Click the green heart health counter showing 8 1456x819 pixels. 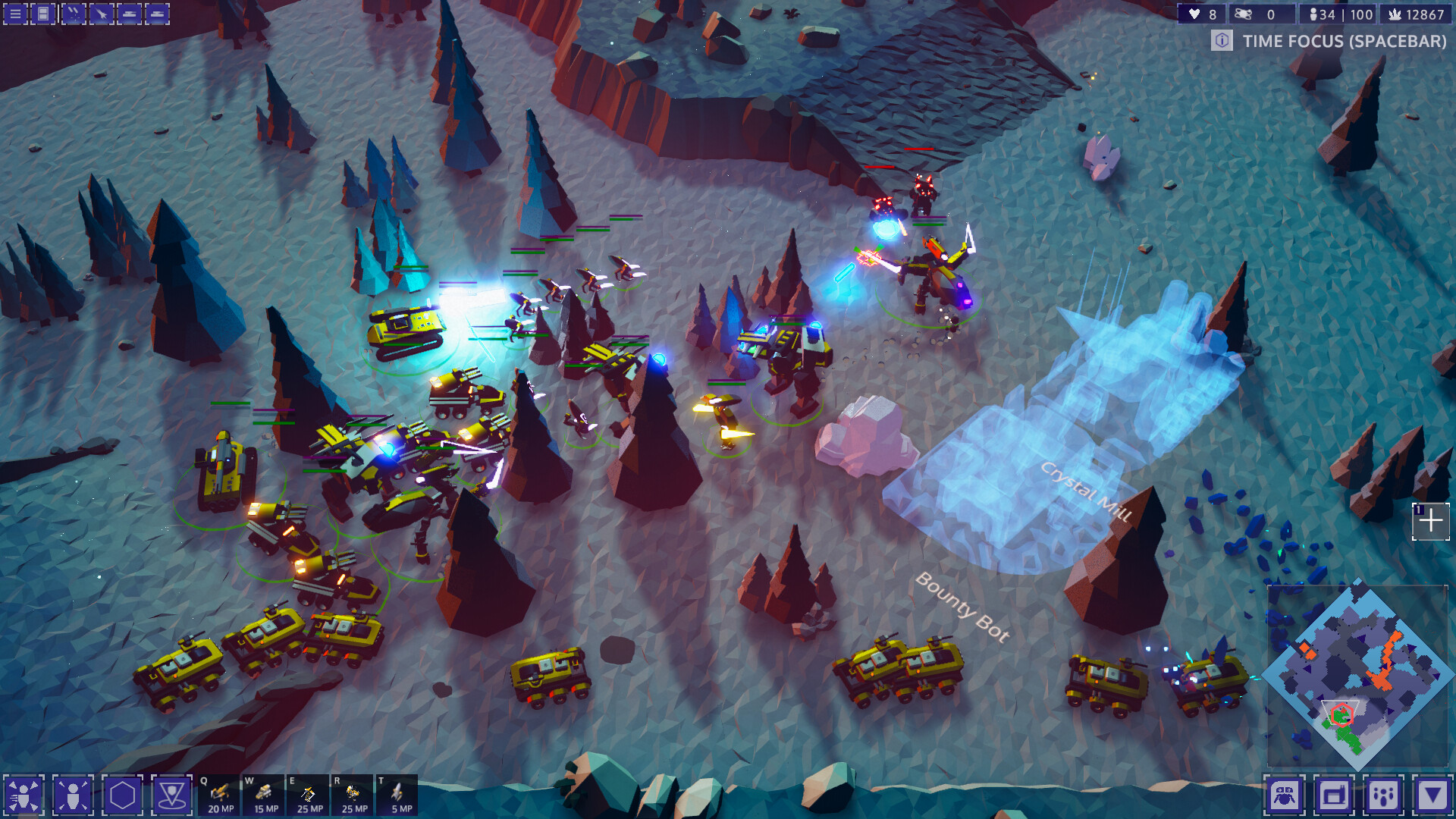(x=1197, y=13)
